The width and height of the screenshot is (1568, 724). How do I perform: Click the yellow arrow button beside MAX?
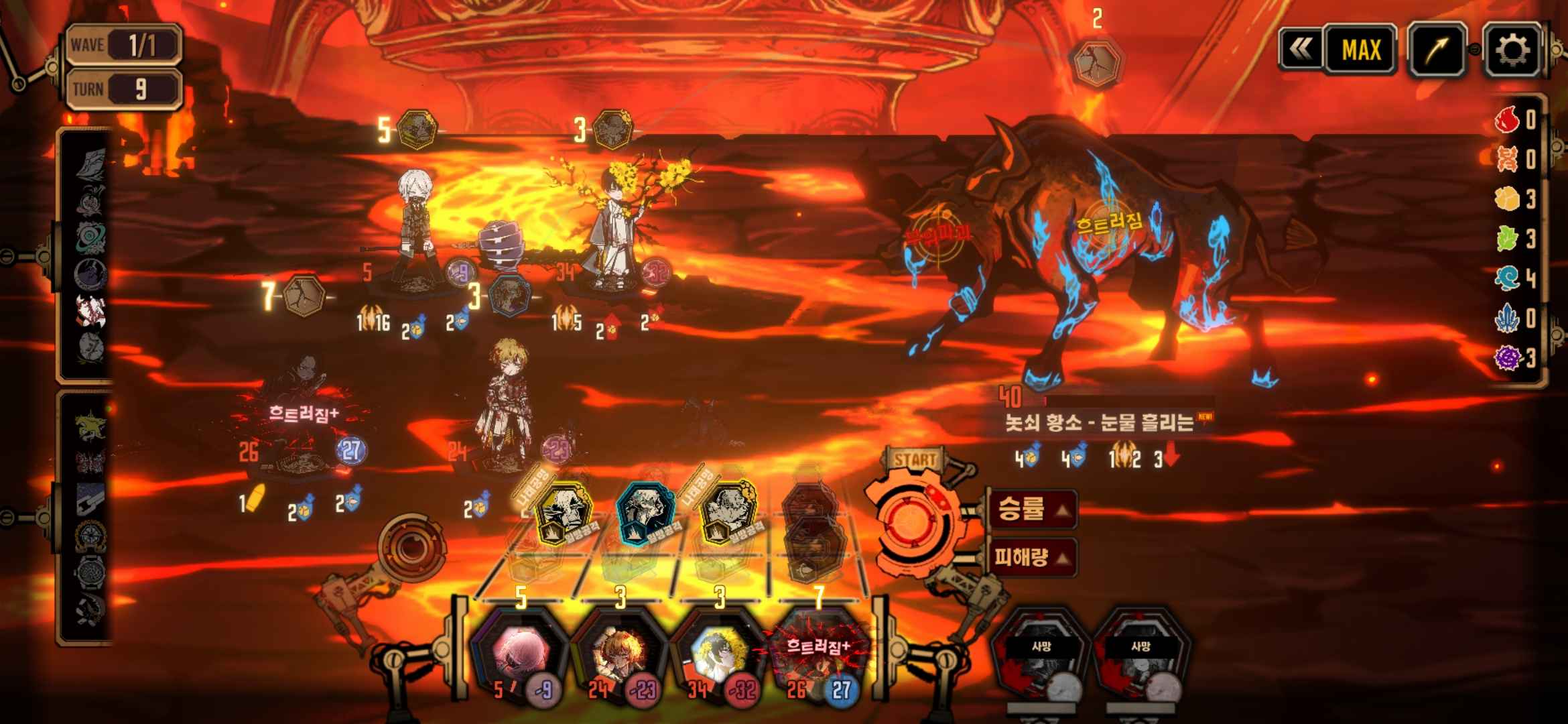[1437, 50]
